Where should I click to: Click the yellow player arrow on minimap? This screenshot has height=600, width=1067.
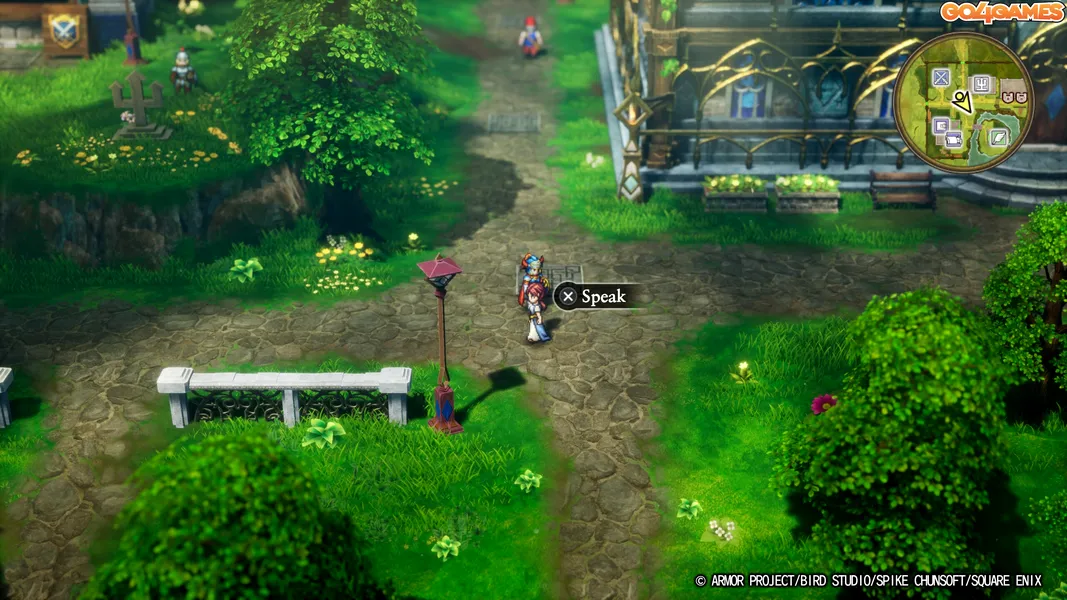click(x=961, y=101)
